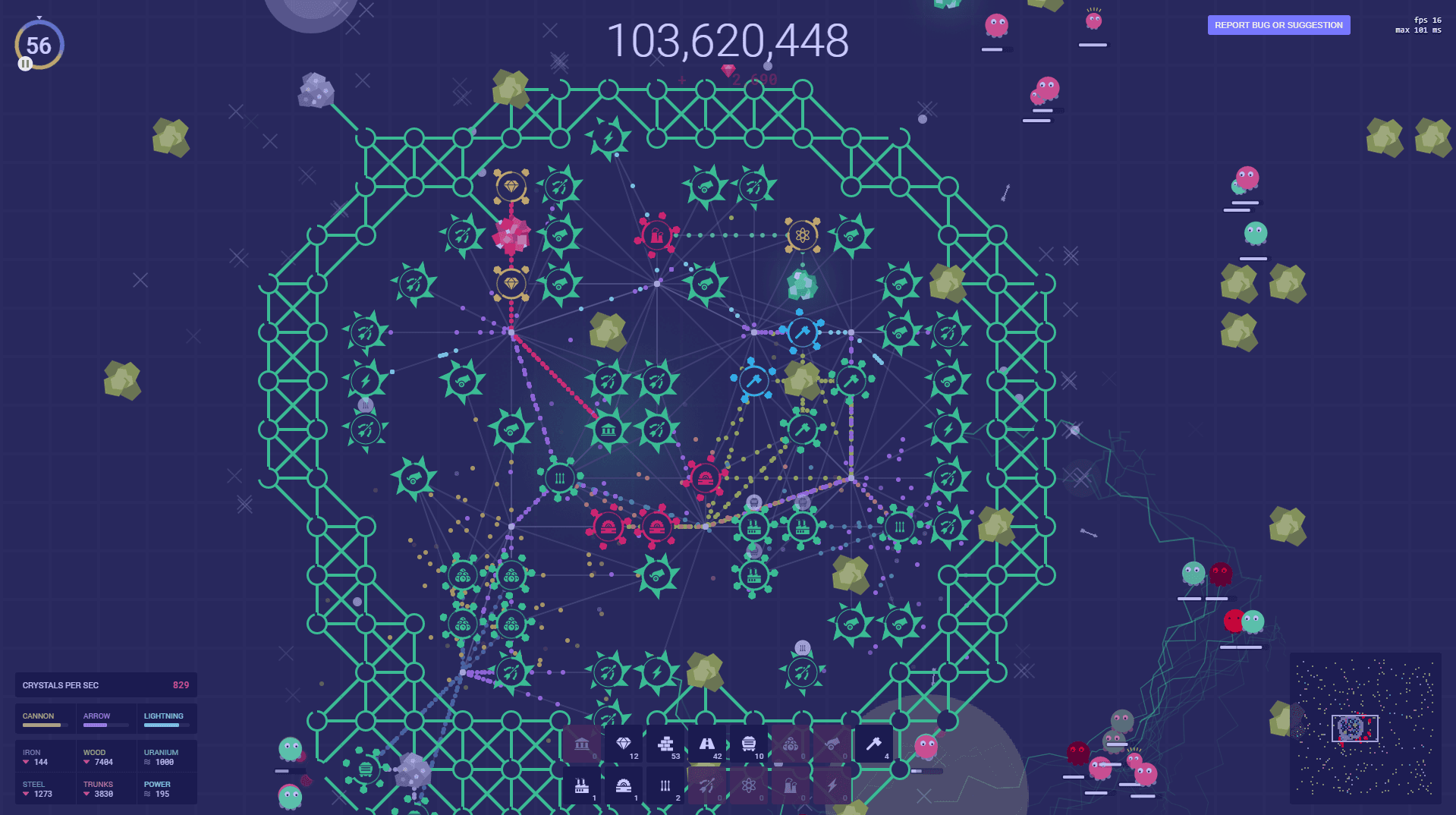Toggle ARROW ammo production
1456x815 pixels.
(x=96, y=716)
